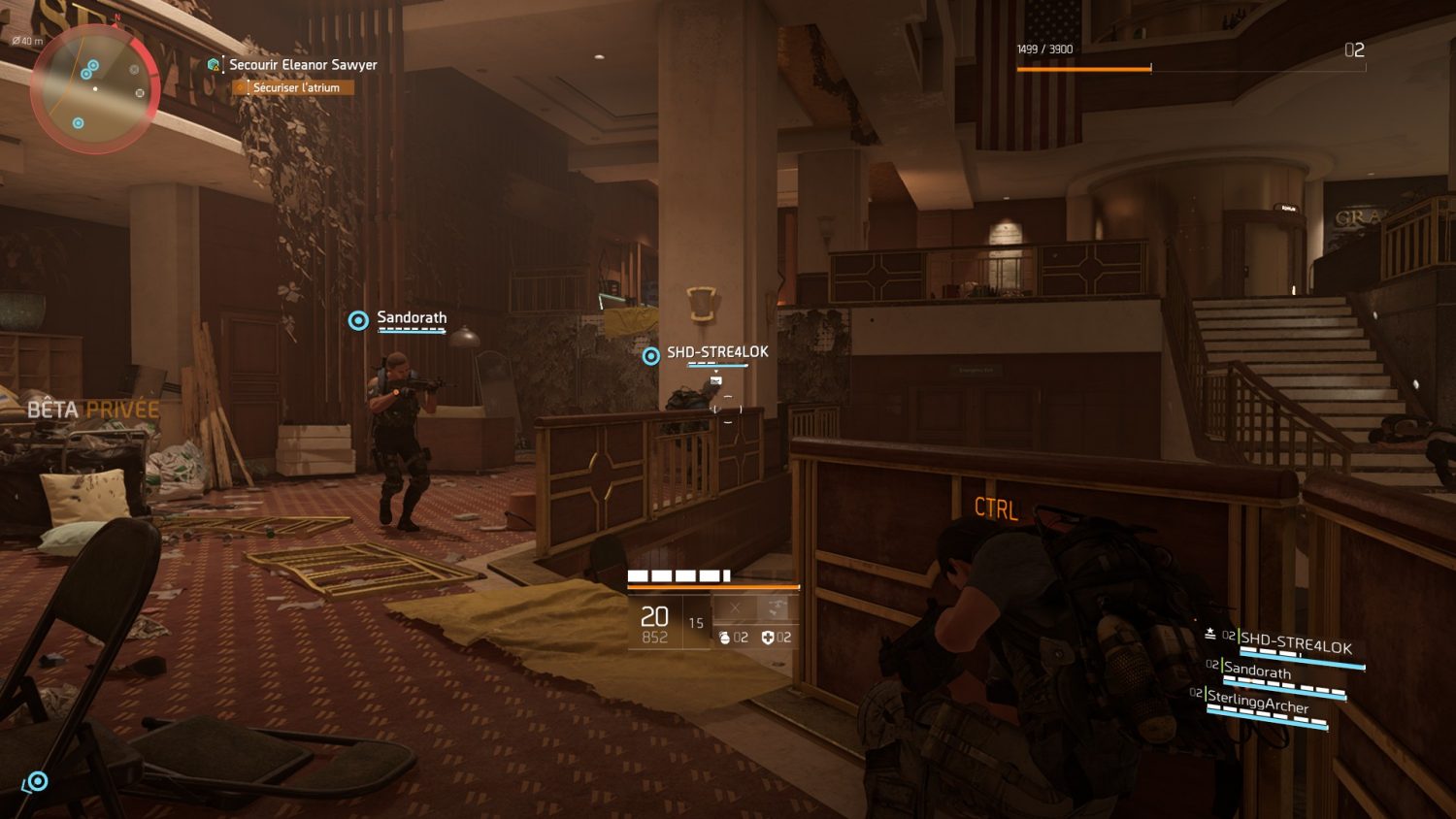The height and width of the screenshot is (819, 1456).
Task: Open the circular minimap
Action: (94, 89)
